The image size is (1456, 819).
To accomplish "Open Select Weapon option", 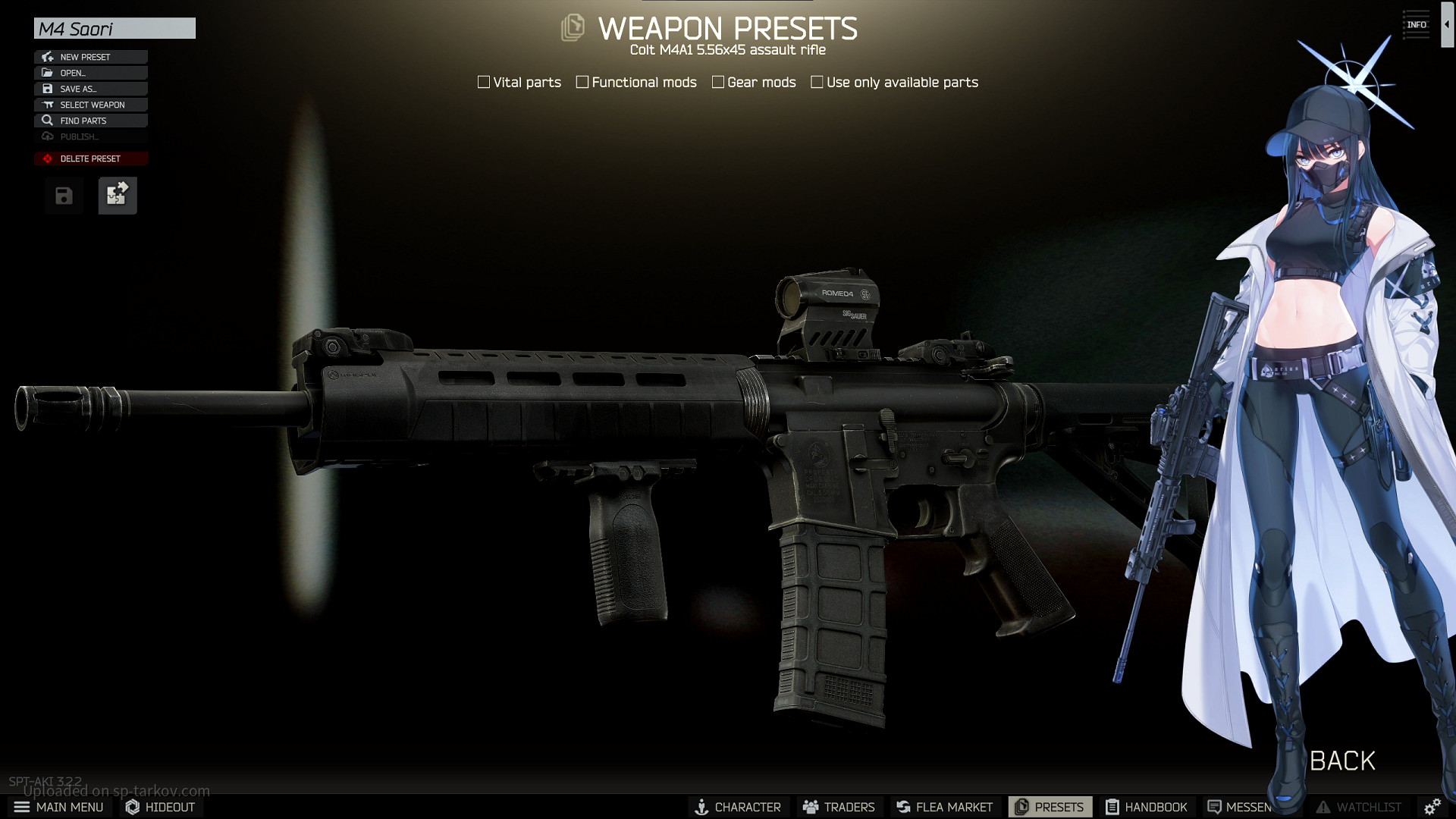I will (x=91, y=105).
